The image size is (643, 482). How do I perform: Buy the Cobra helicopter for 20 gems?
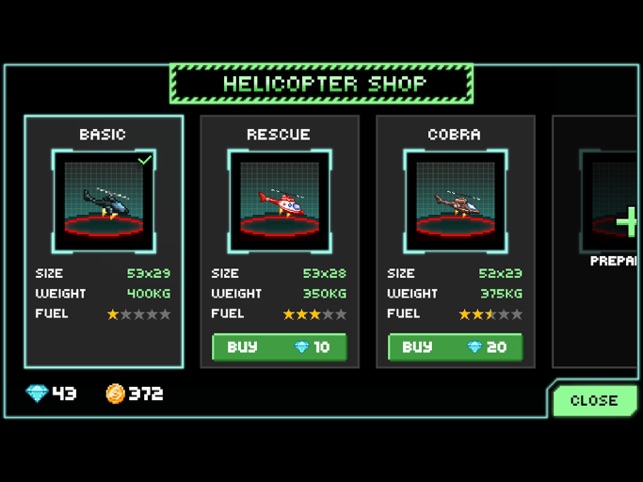pos(455,347)
